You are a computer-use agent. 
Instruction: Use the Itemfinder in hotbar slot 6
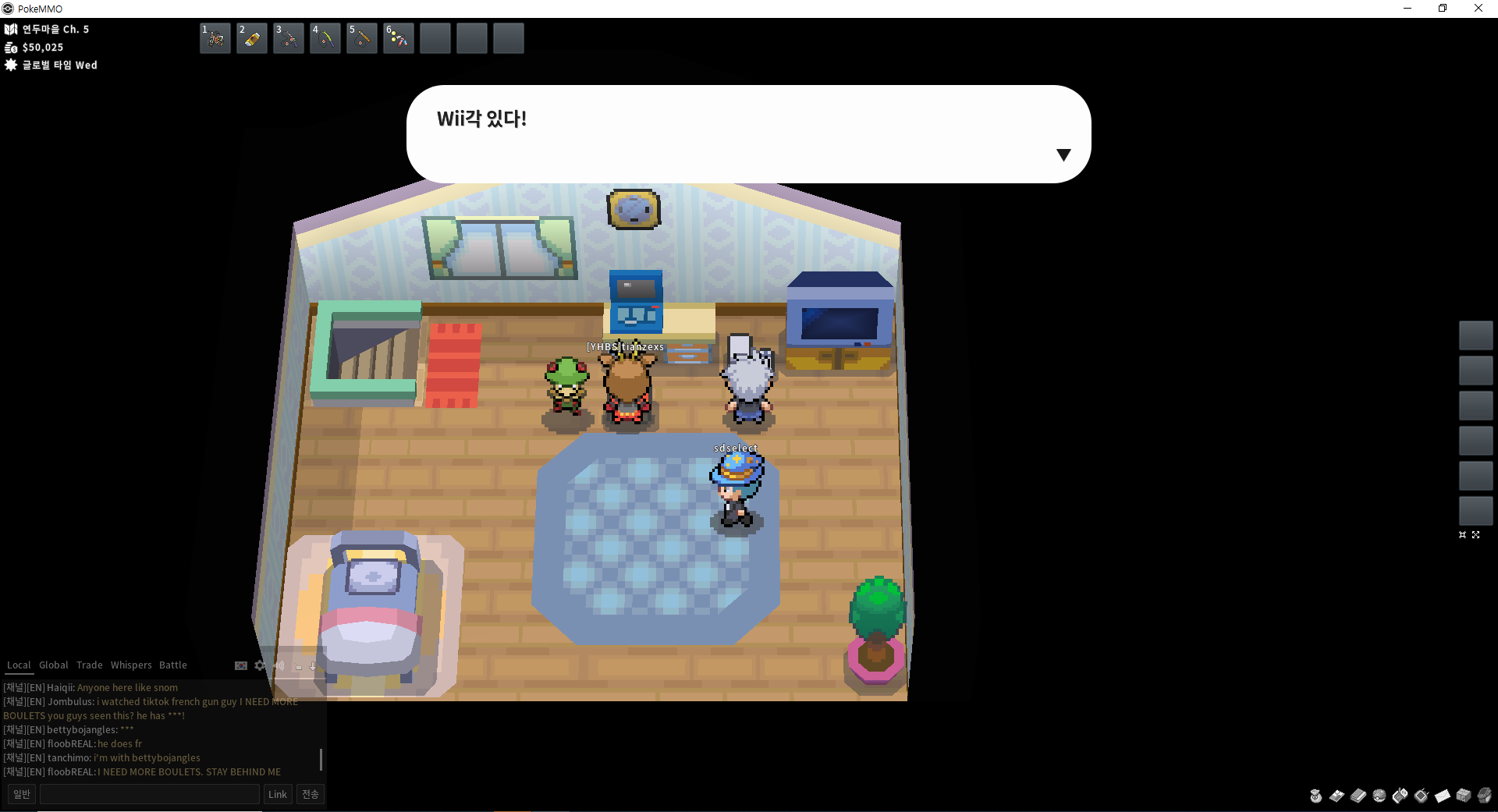(x=399, y=38)
